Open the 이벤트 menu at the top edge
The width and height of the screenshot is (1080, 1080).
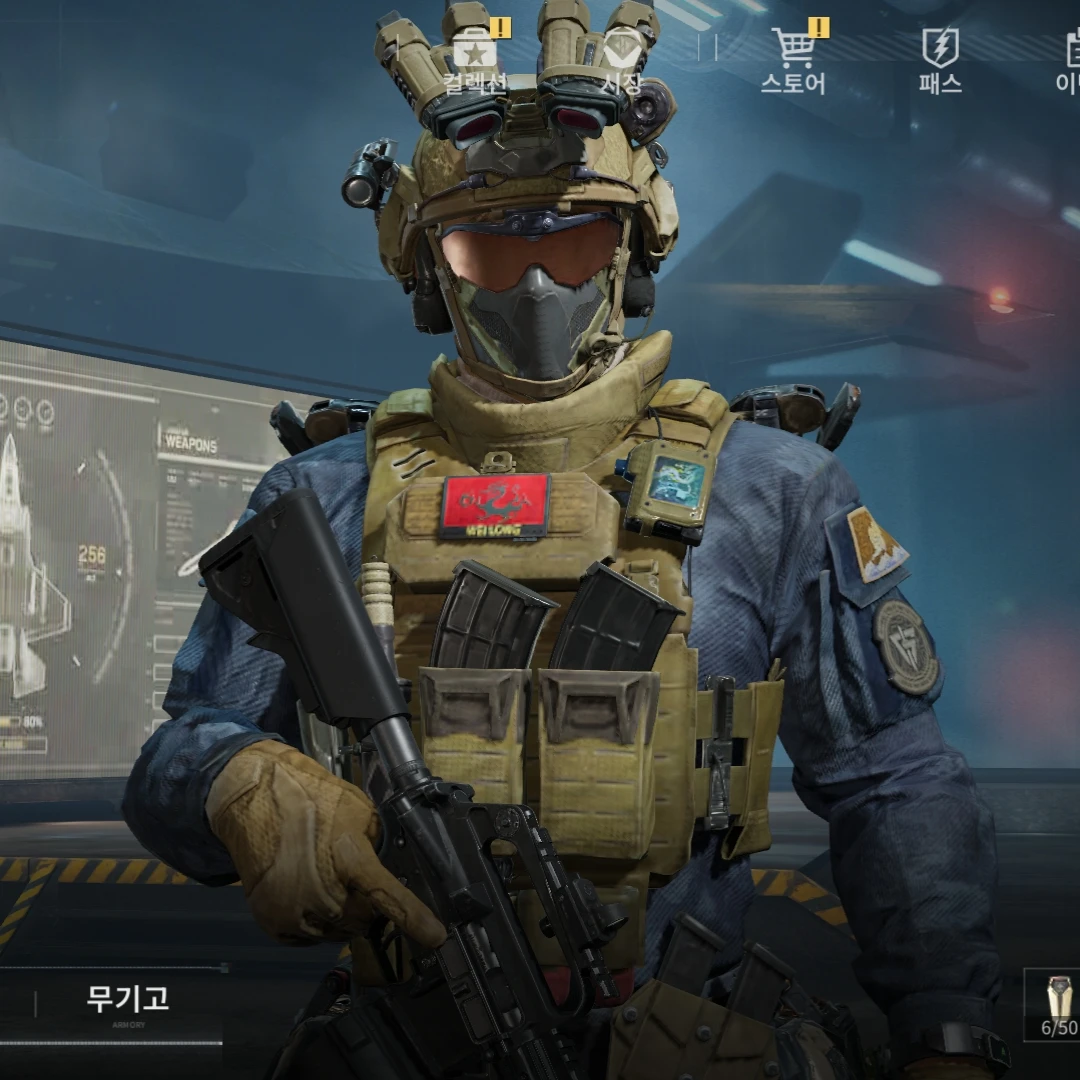[1068, 60]
